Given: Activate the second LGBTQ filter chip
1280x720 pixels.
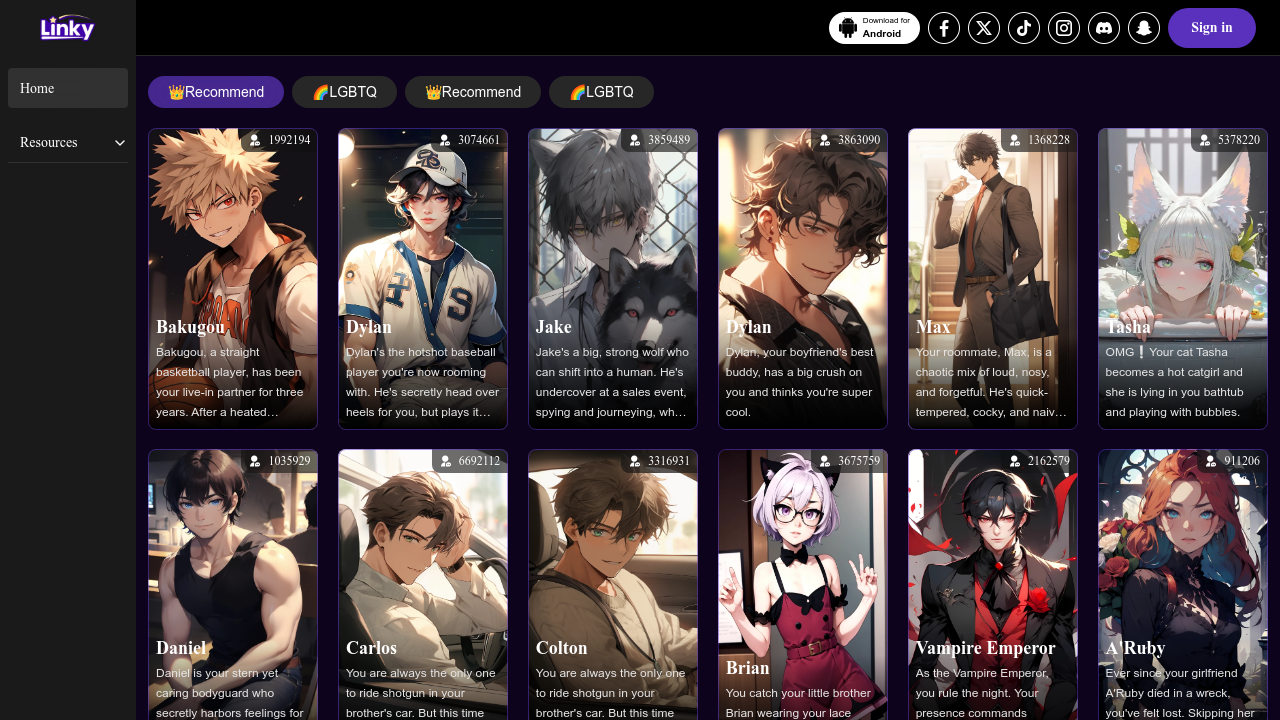Looking at the screenshot, I should (601, 91).
